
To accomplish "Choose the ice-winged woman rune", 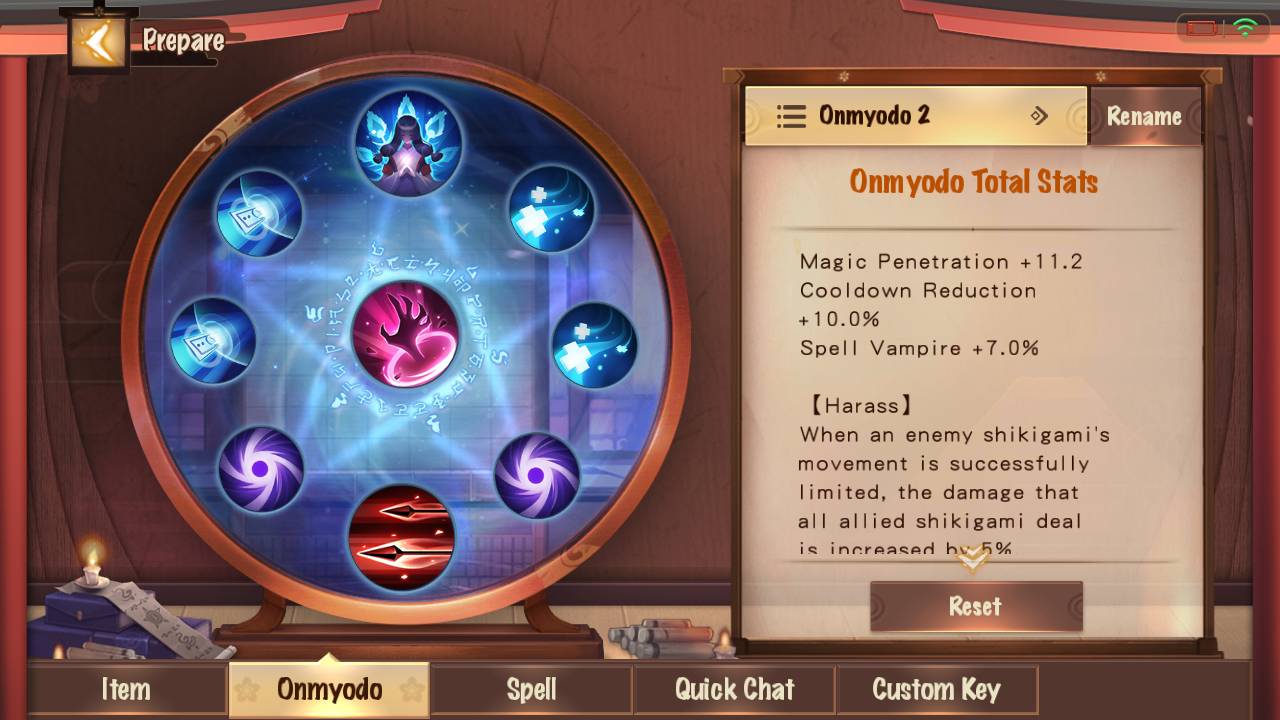I will point(408,143).
